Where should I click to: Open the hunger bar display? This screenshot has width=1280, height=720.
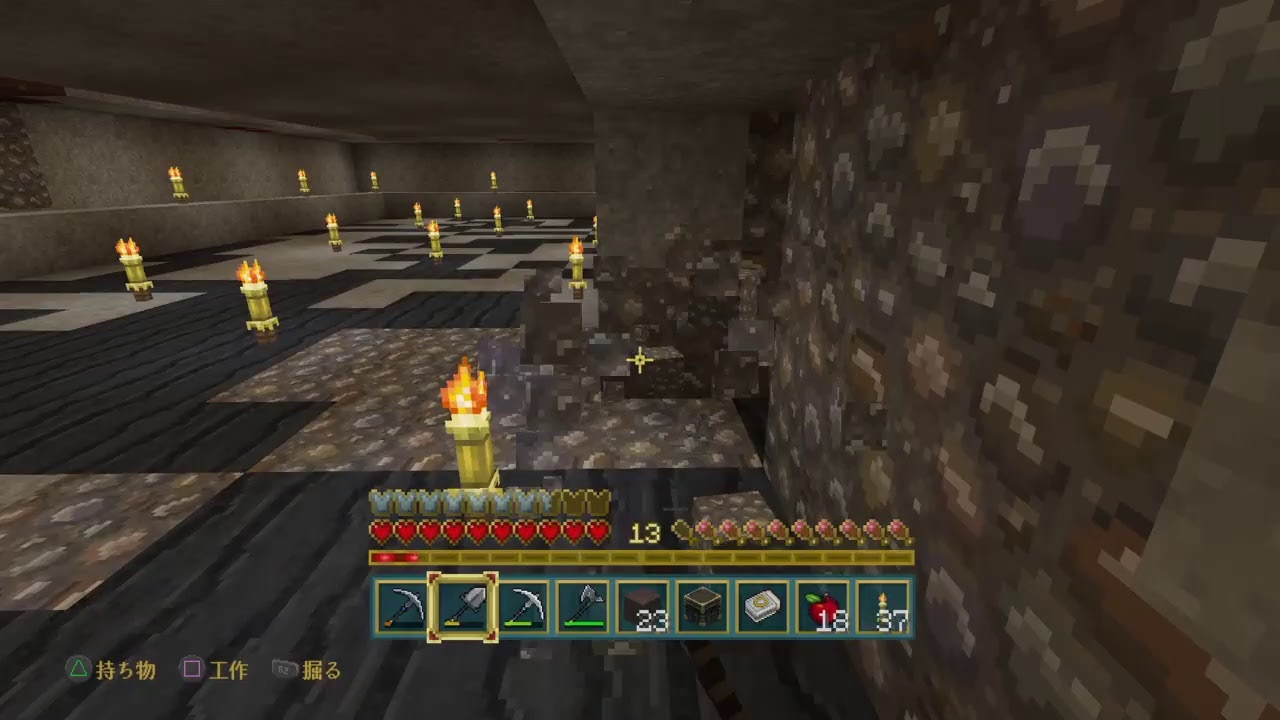coord(795,528)
